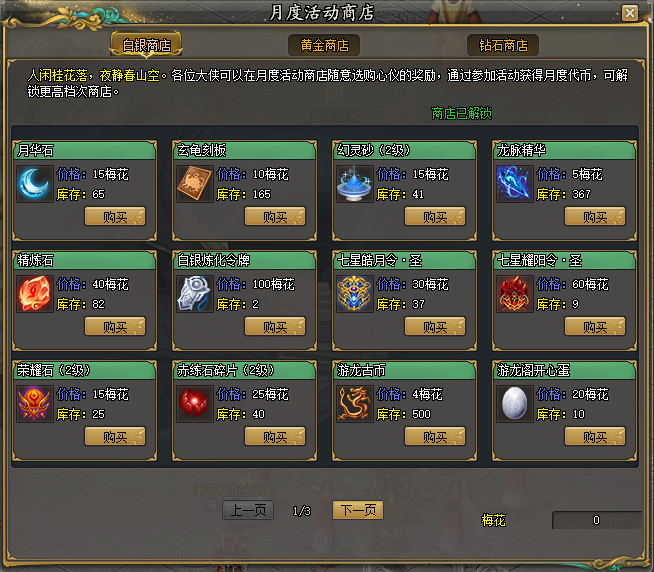Return to the previous page with 上一页
This screenshot has height=572, width=654.
pos(247,510)
